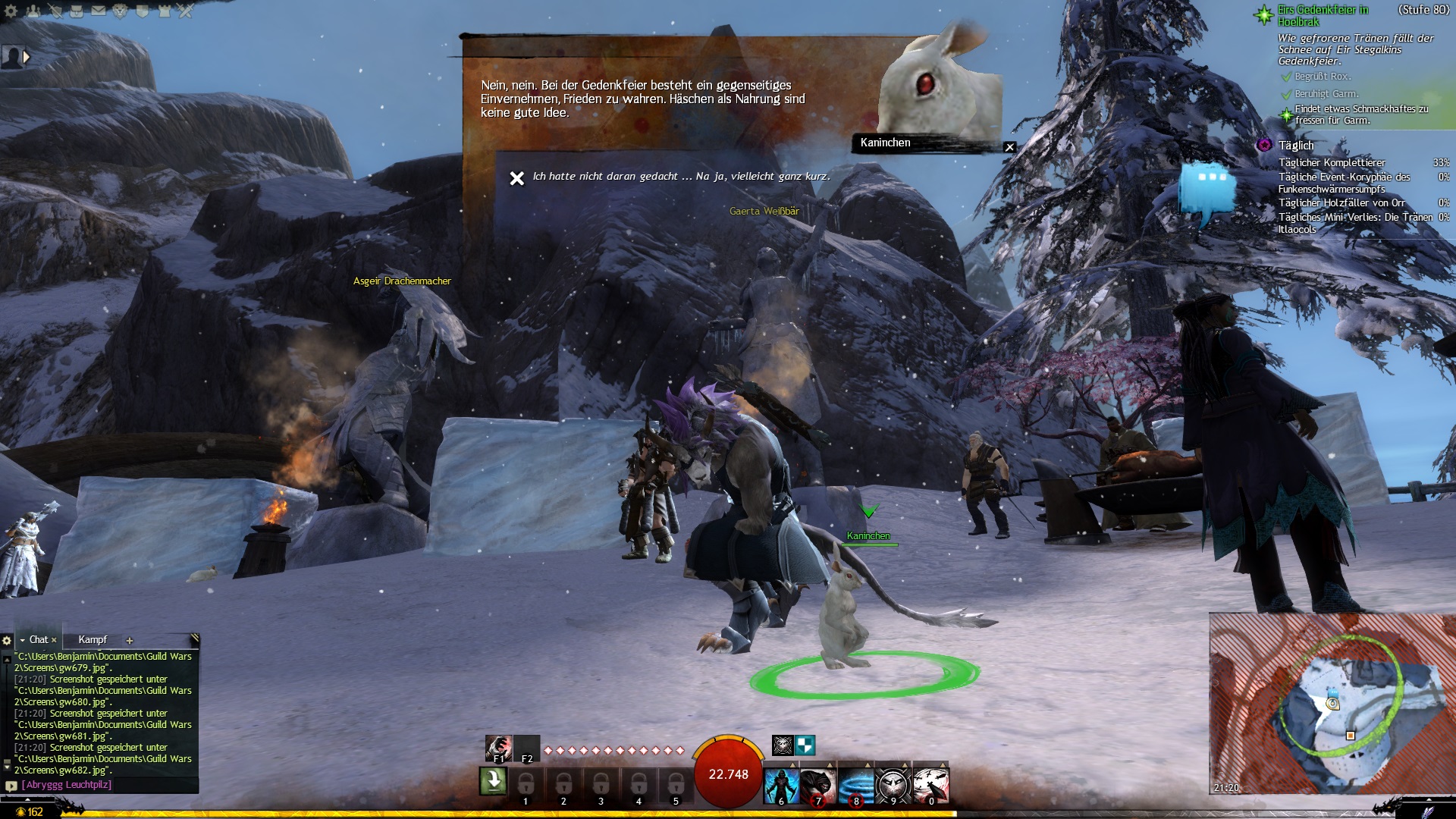Switch to the Kampf chat tab

(93, 639)
